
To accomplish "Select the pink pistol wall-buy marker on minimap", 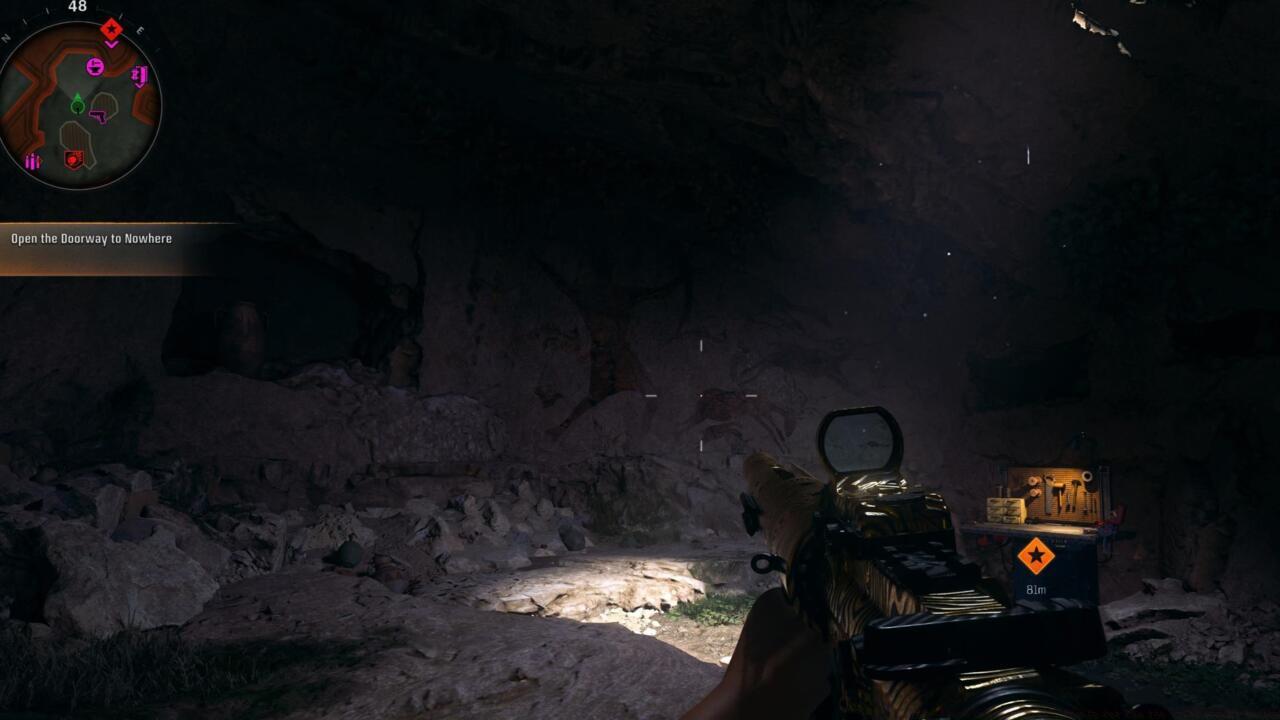I will (98, 116).
